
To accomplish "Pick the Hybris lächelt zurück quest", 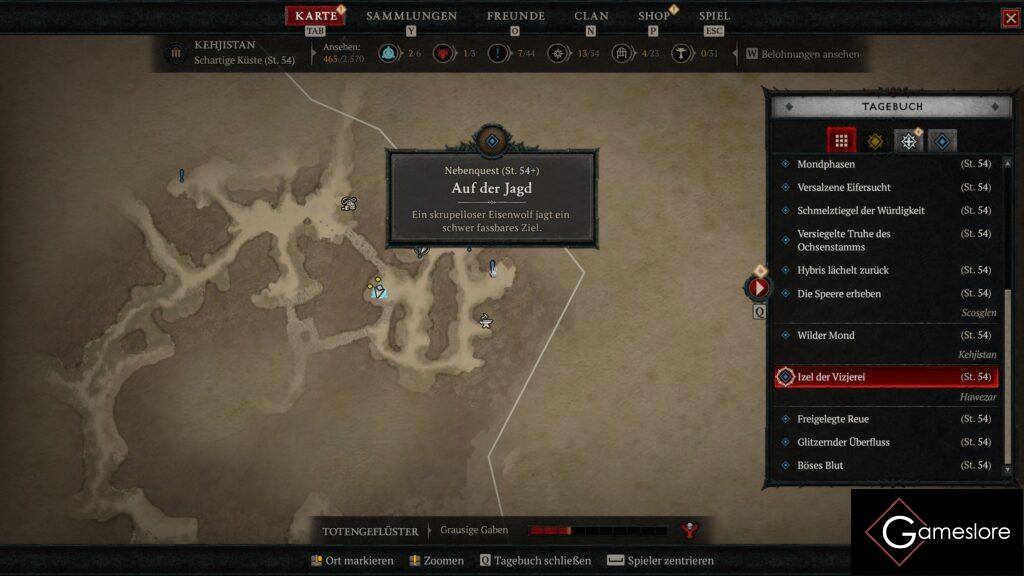I will [843, 270].
